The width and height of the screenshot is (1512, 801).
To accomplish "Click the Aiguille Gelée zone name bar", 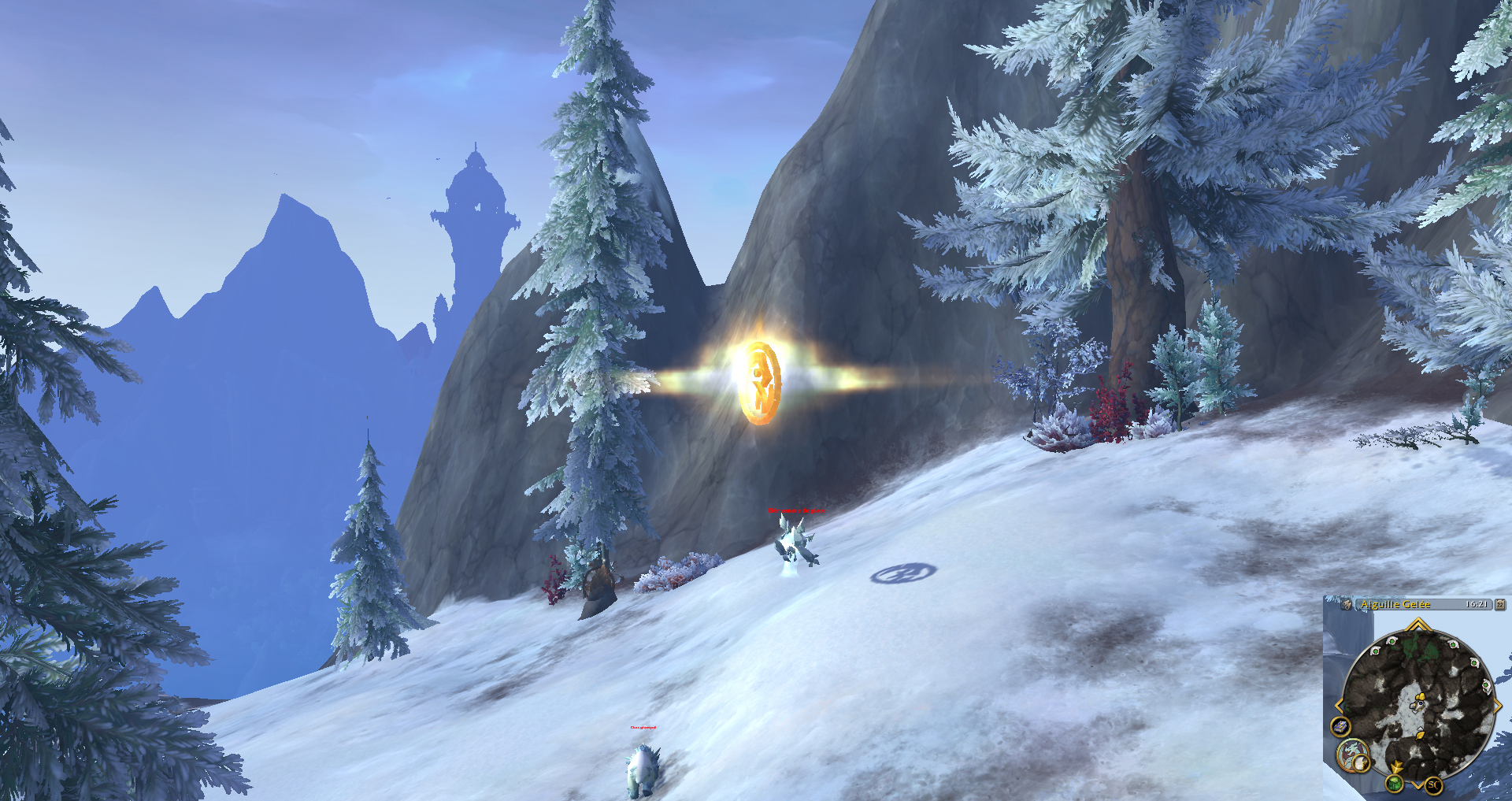I will [x=1395, y=604].
